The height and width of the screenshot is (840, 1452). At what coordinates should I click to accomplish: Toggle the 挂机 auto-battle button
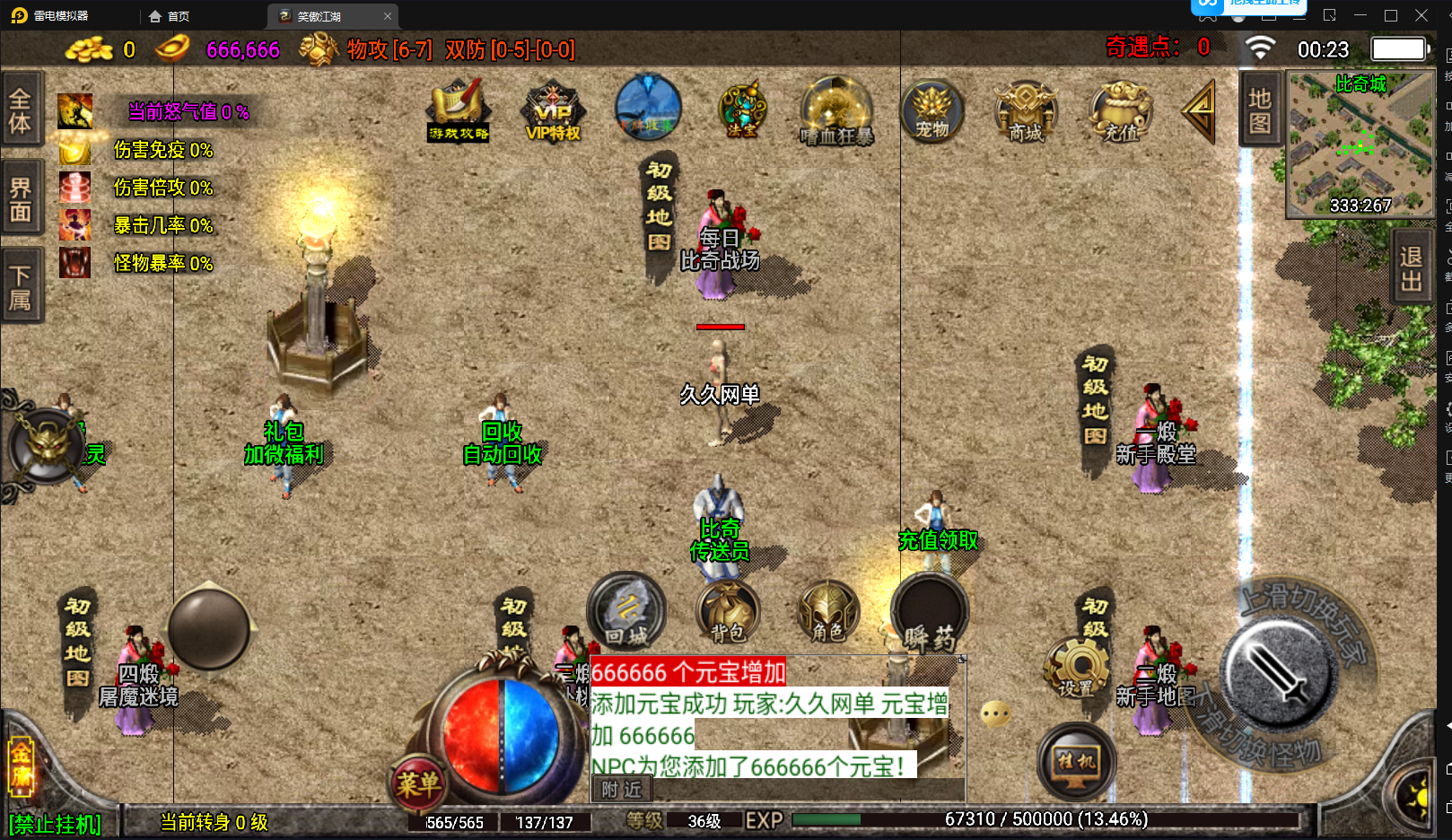(1076, 763)
